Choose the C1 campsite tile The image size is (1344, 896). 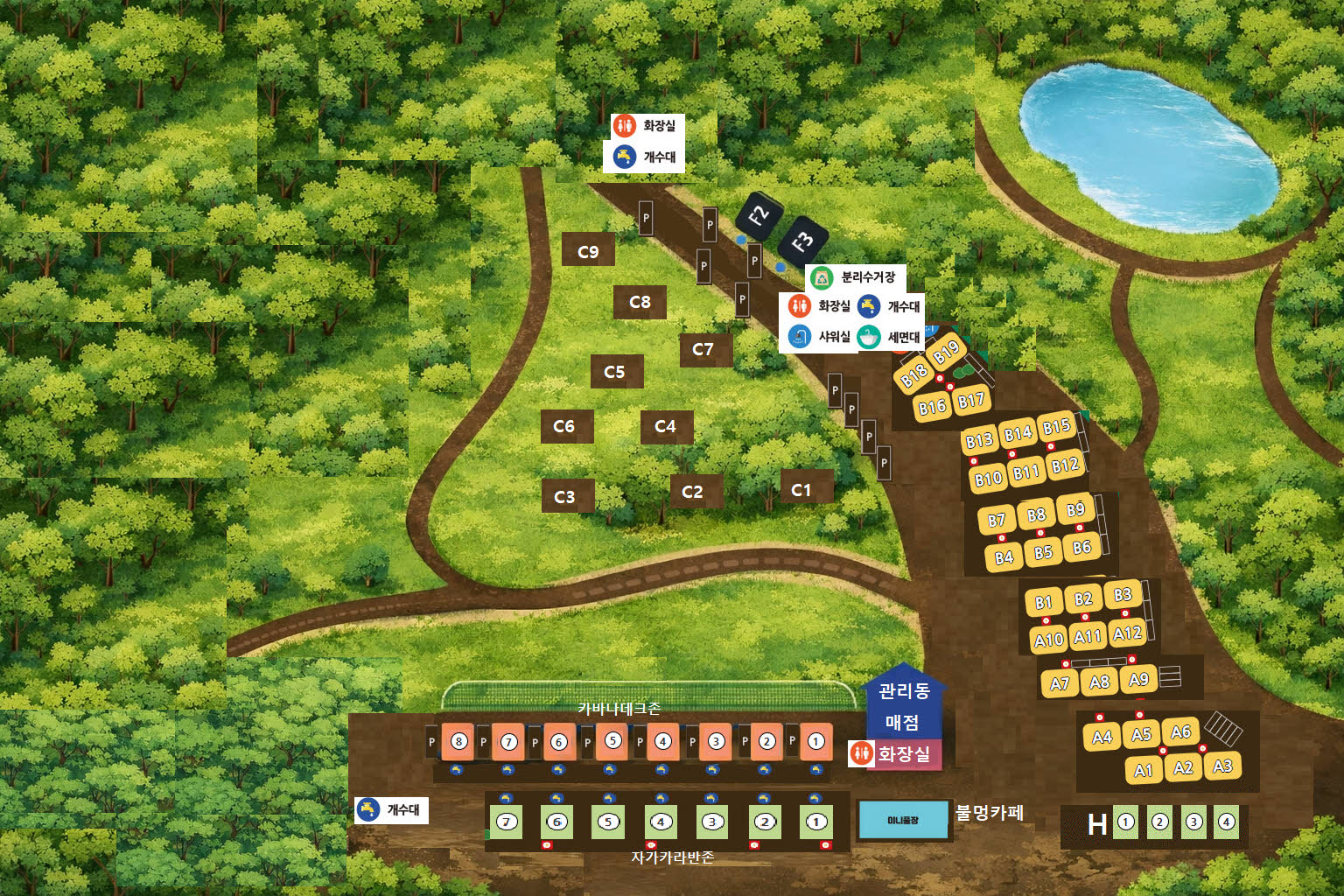coord(801,490)
